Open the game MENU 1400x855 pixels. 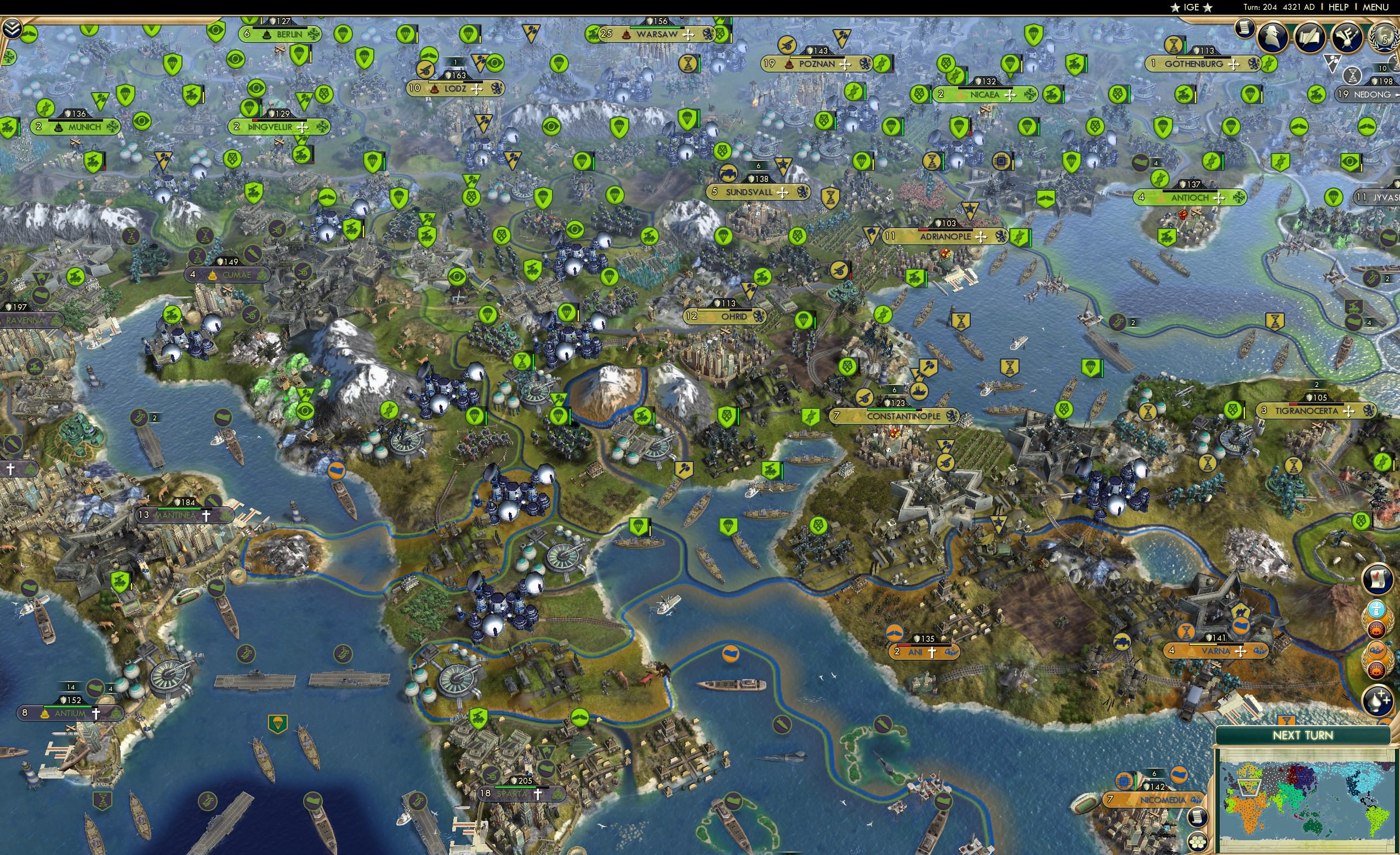[1375, 7]
